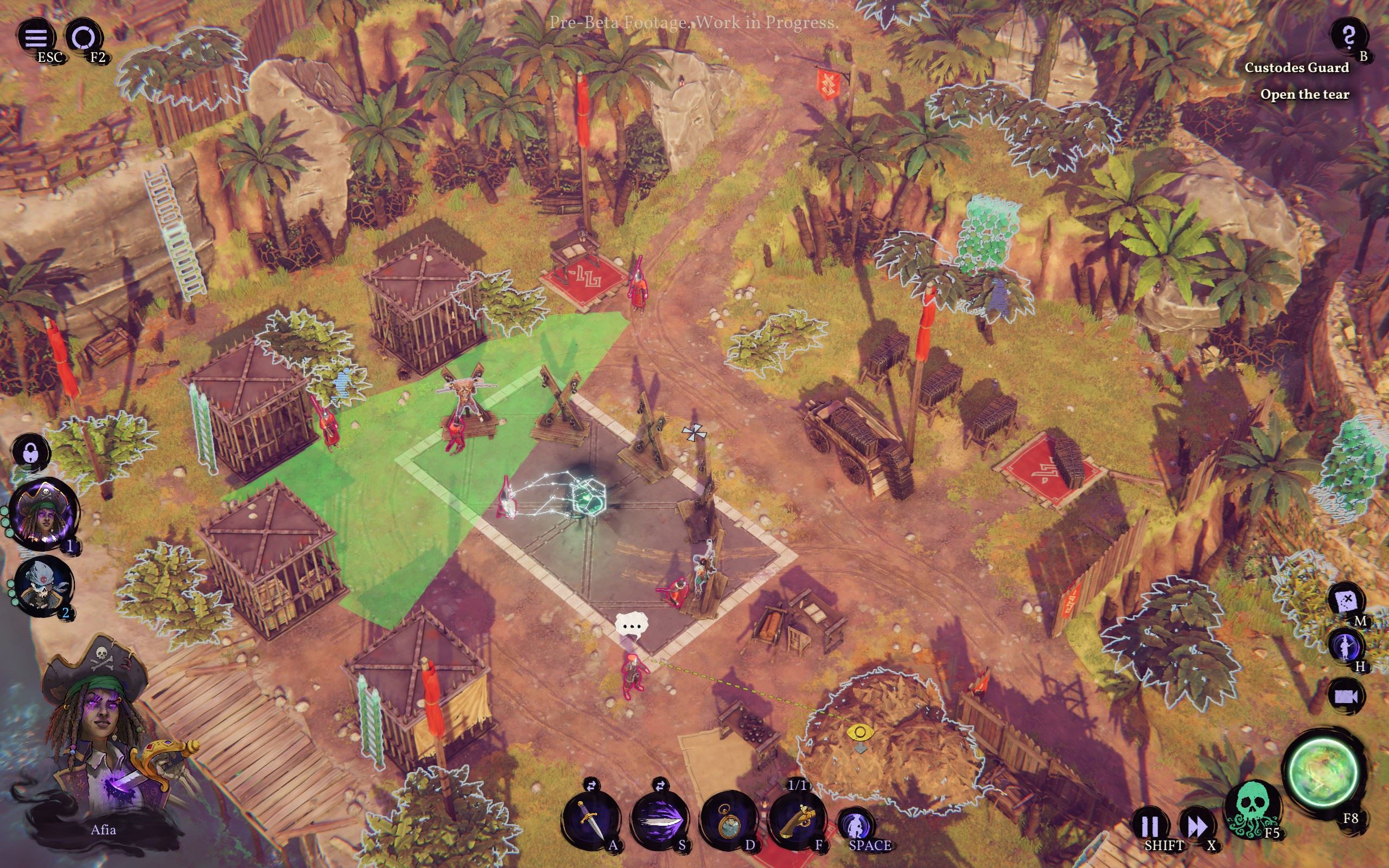Click Afia's large character portrait
This screenshot has height=868, width=1389.
click(103, 741)
